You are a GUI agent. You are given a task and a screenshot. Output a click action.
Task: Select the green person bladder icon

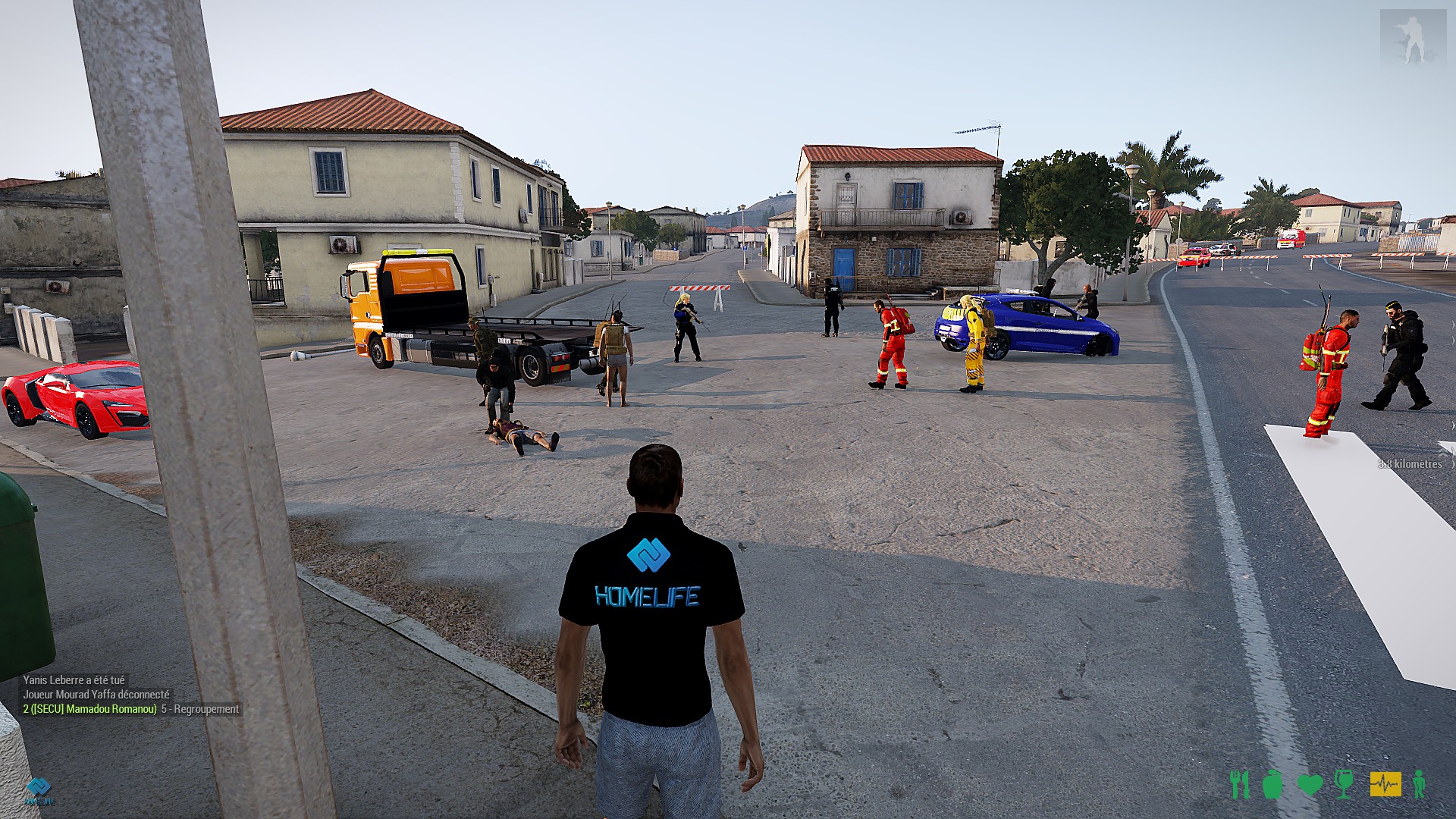(1419, 784)
